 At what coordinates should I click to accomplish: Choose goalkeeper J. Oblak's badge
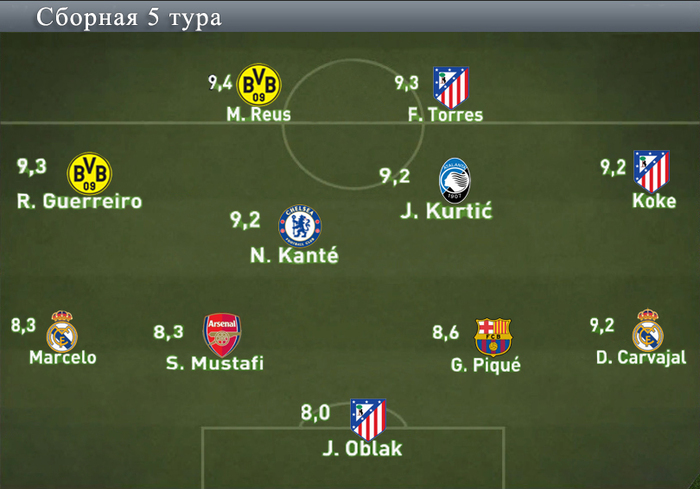[x=367, y=419]
